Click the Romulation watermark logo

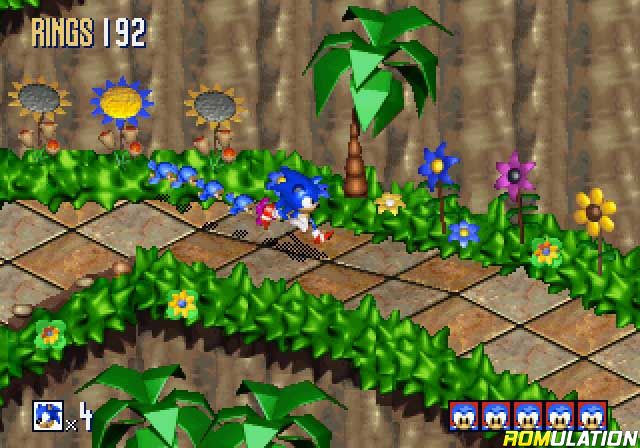point(578,435)
